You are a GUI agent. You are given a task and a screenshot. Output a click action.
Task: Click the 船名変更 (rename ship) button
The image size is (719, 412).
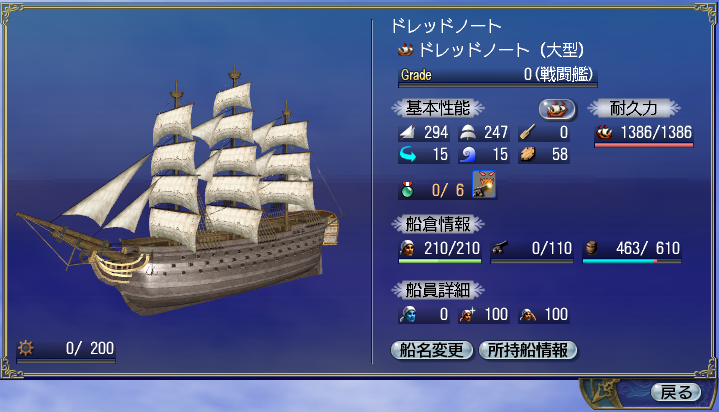point(431,350)
